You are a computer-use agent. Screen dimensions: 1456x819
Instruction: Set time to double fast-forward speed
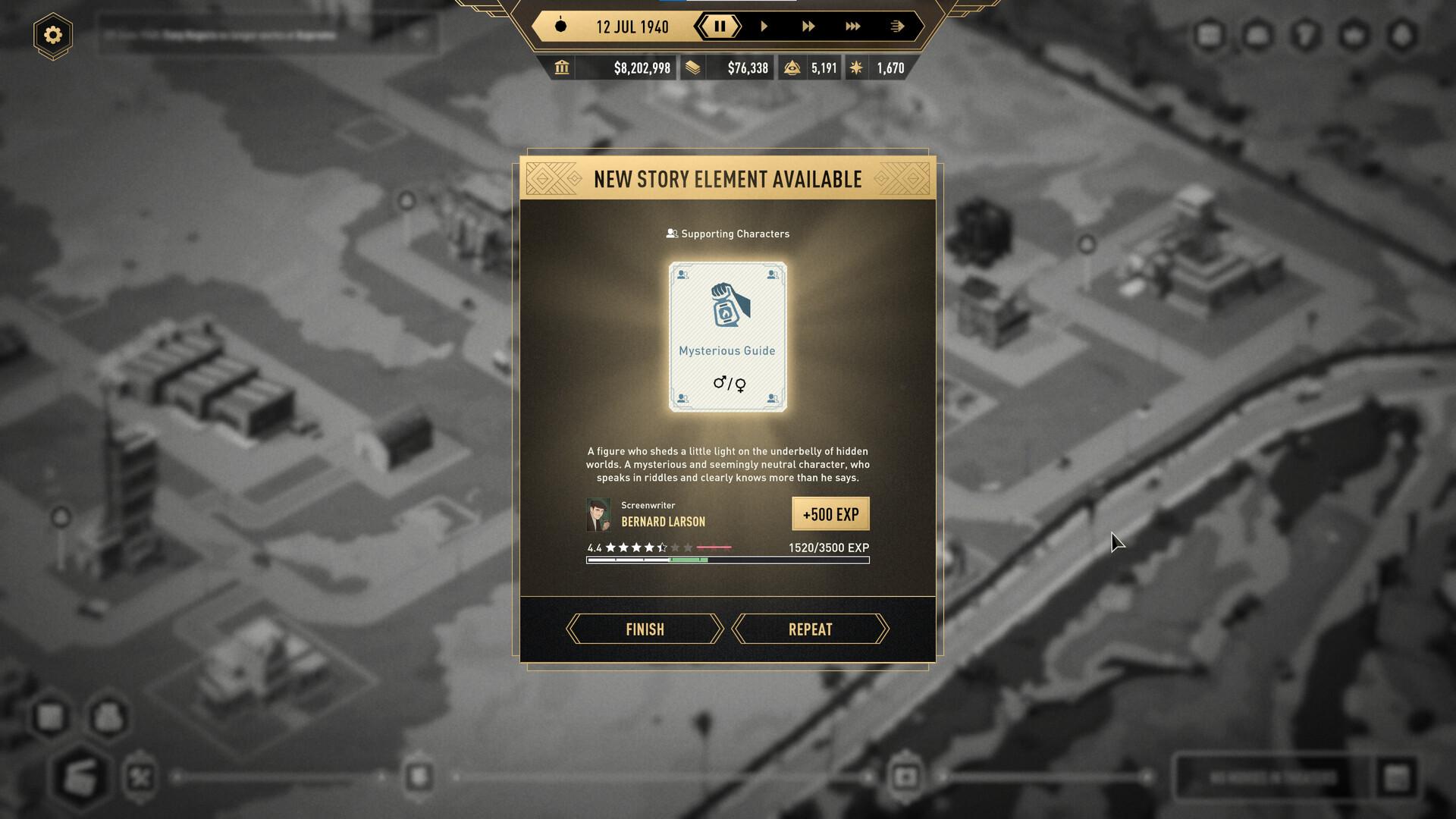808,27
